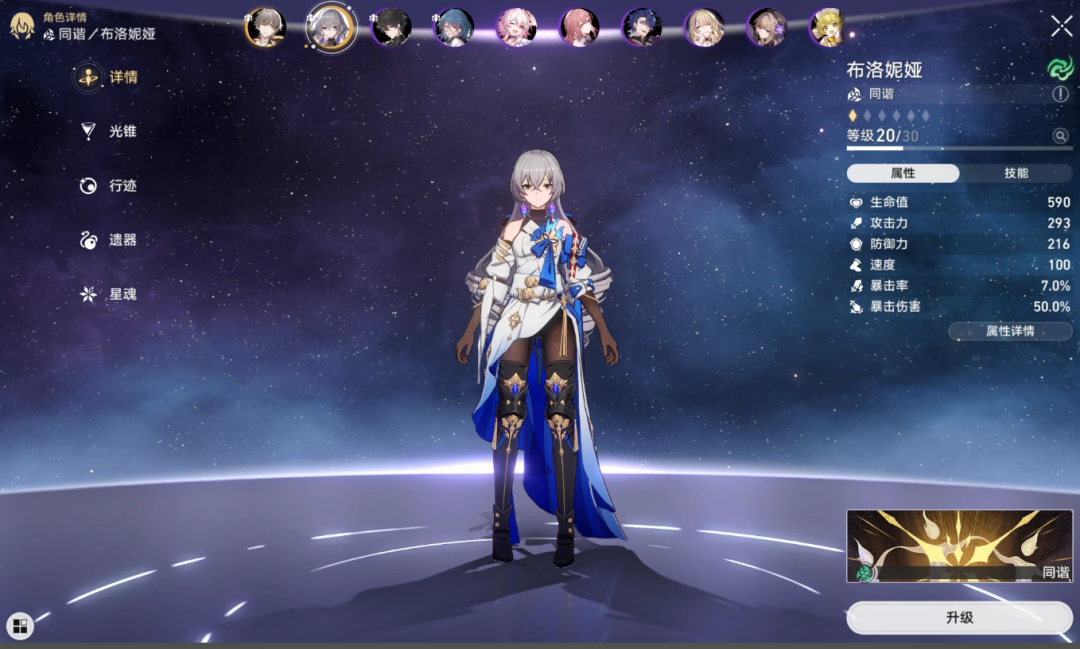
Task: Open the four-square grid icon
Action: point(20,626)
